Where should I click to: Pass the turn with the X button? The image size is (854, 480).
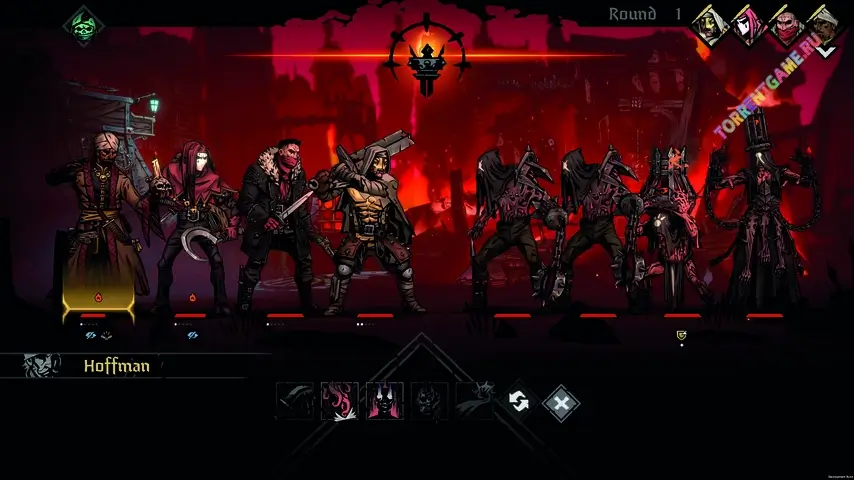click(561, 402)
